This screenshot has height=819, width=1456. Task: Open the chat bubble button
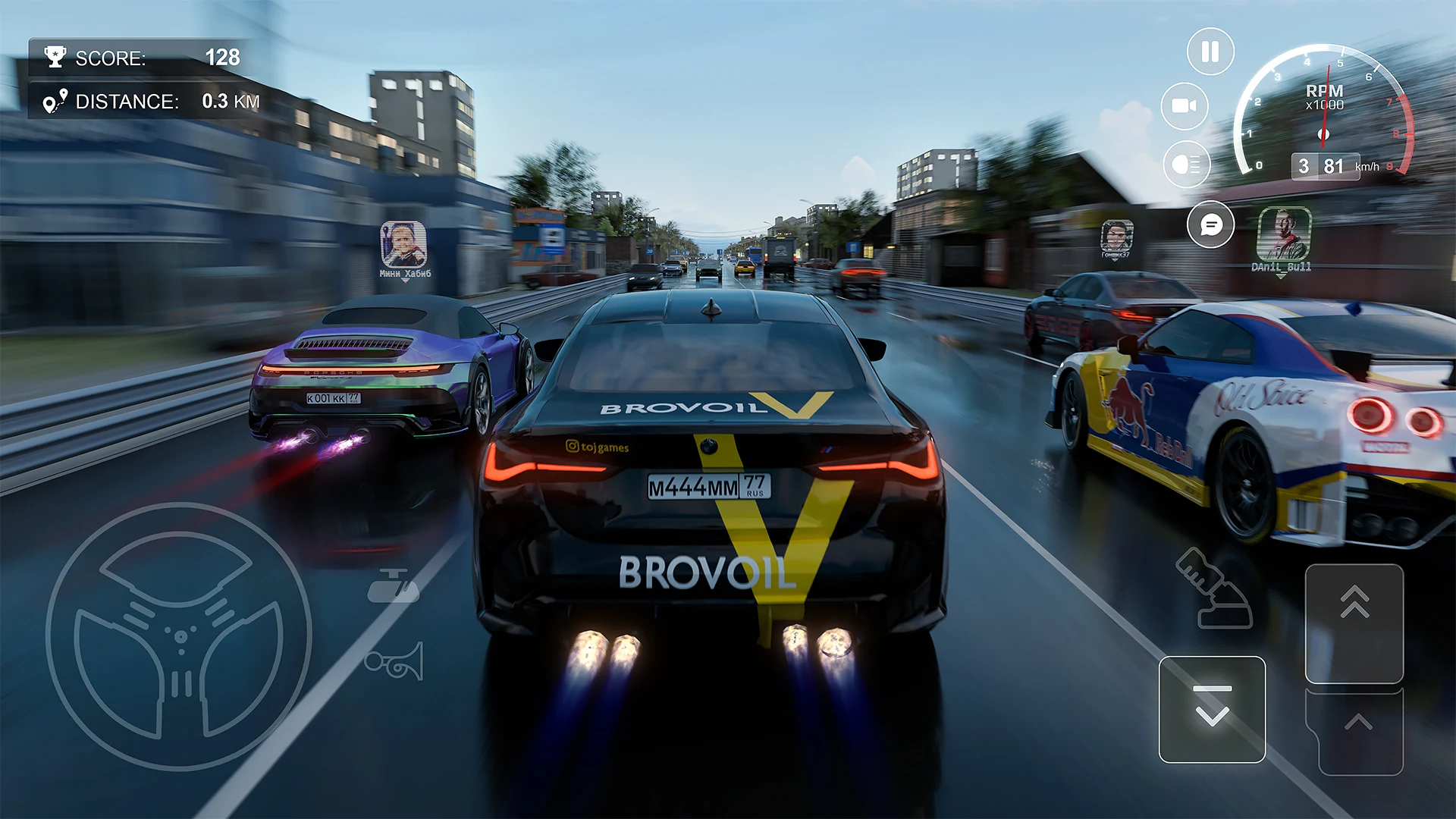point(1211,224)
